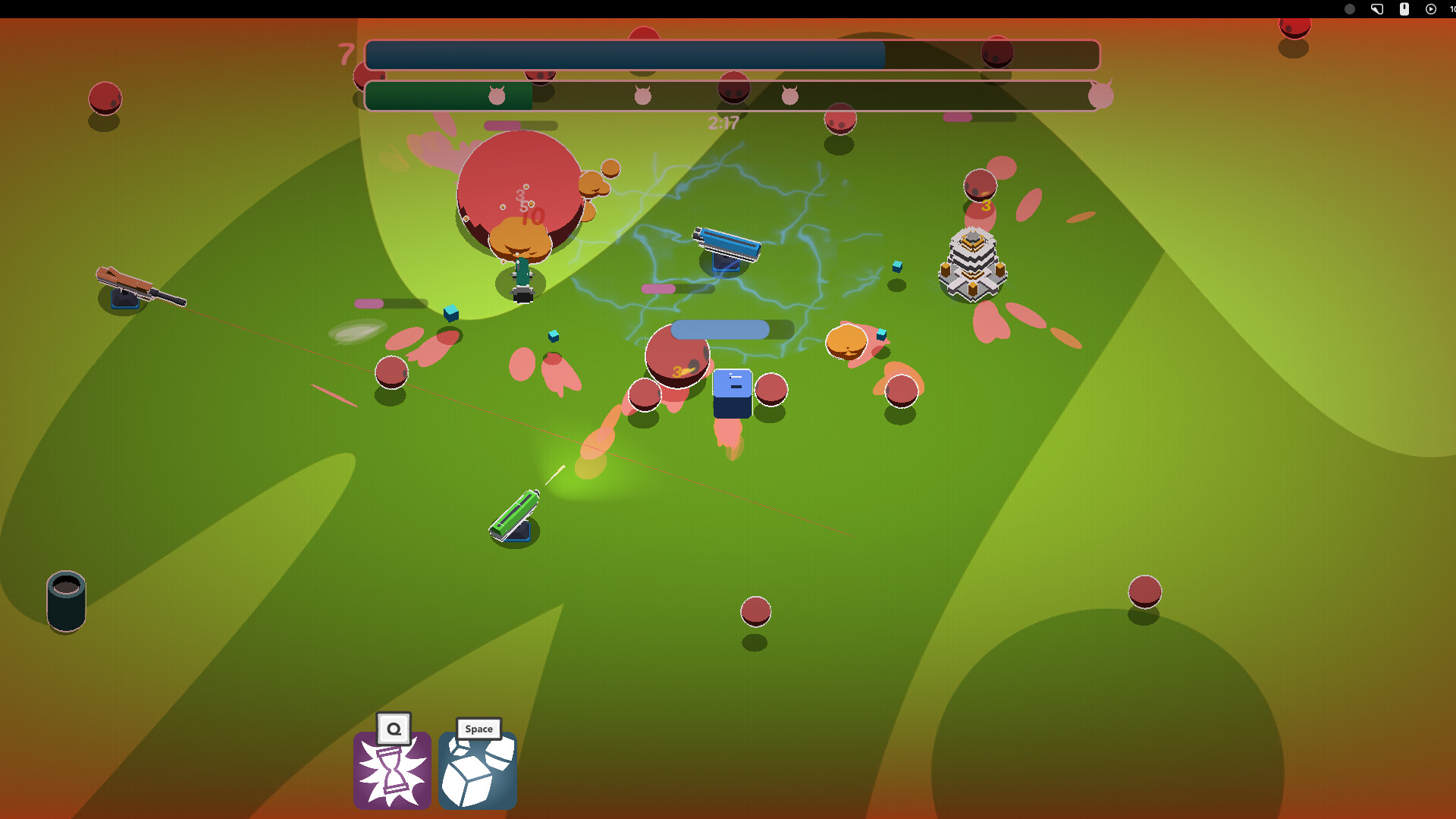Click the play-circle icon in top-right tray

pyautogui.click(x=1430, y=9)
